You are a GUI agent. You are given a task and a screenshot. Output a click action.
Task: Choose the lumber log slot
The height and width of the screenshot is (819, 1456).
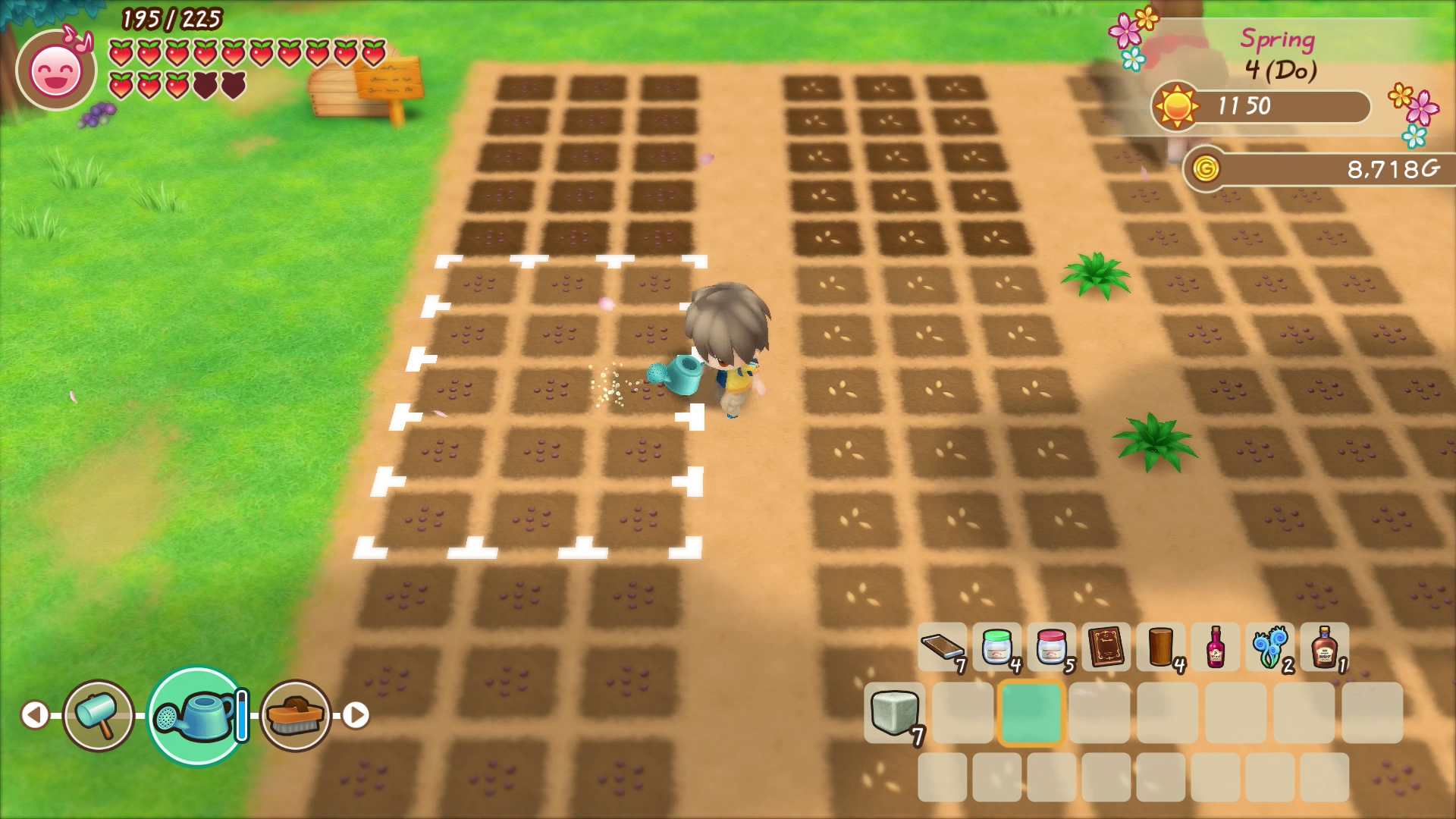coord(1160,647)
